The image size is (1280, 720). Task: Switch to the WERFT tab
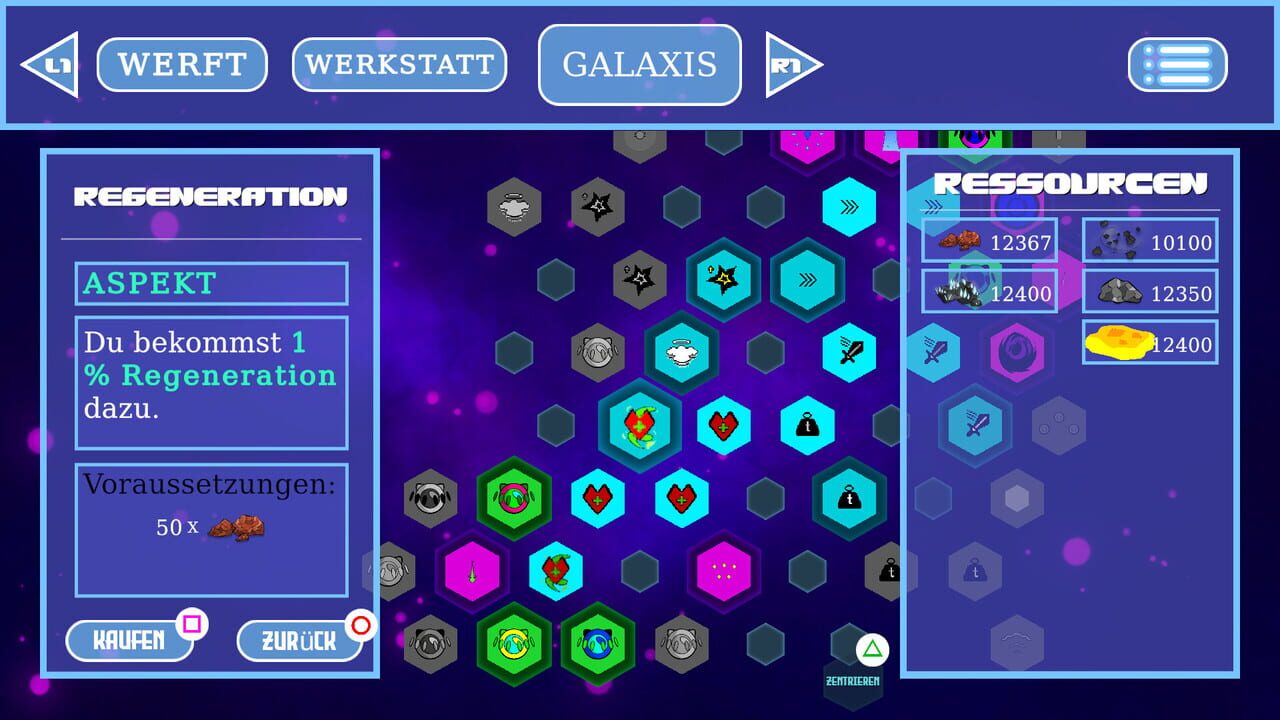[x=181, y=64]
